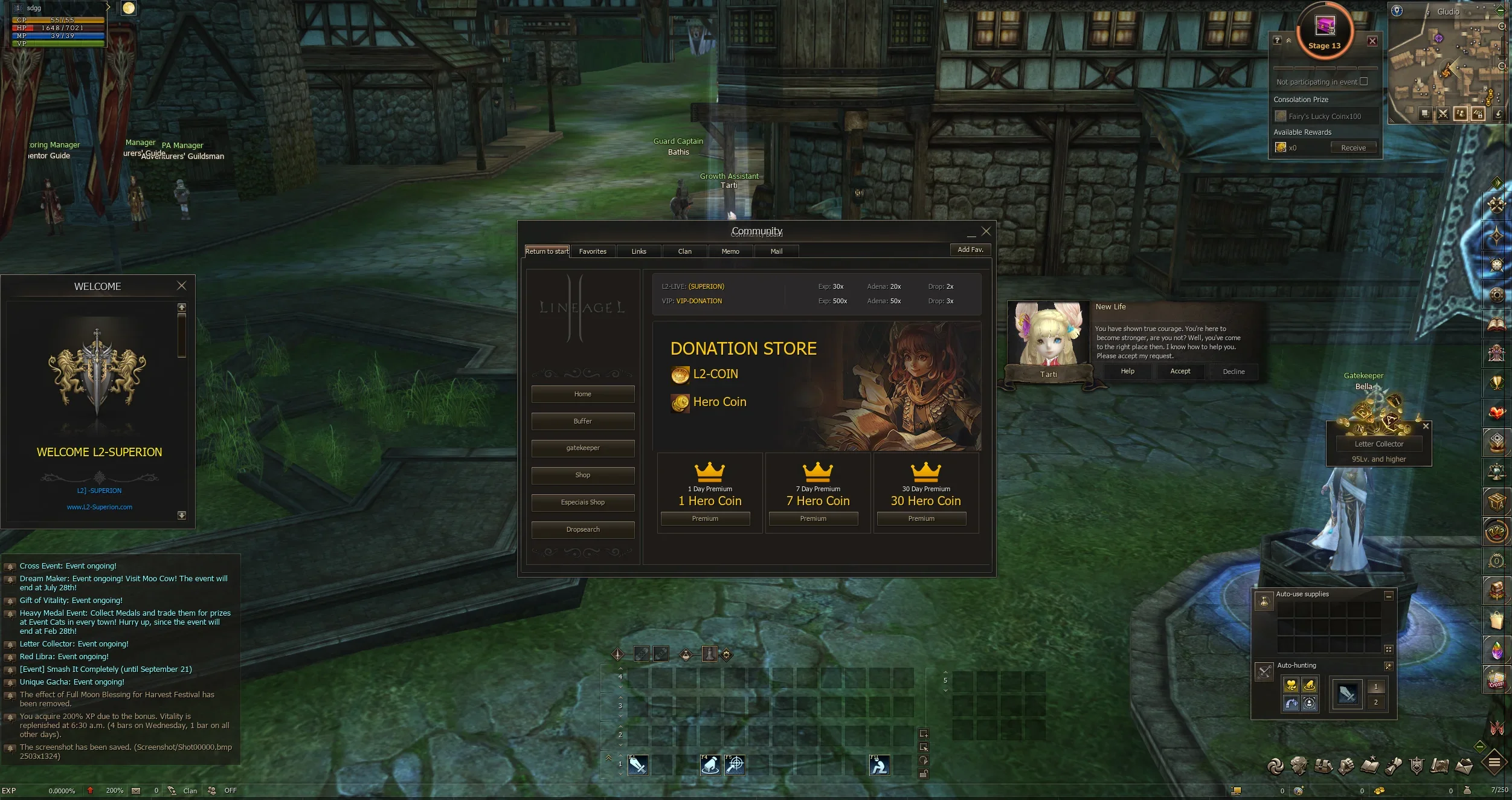Open the Especiais Shop entry
The height and width of the screenshot is (800, 1512).
click(x=583, y=502)
